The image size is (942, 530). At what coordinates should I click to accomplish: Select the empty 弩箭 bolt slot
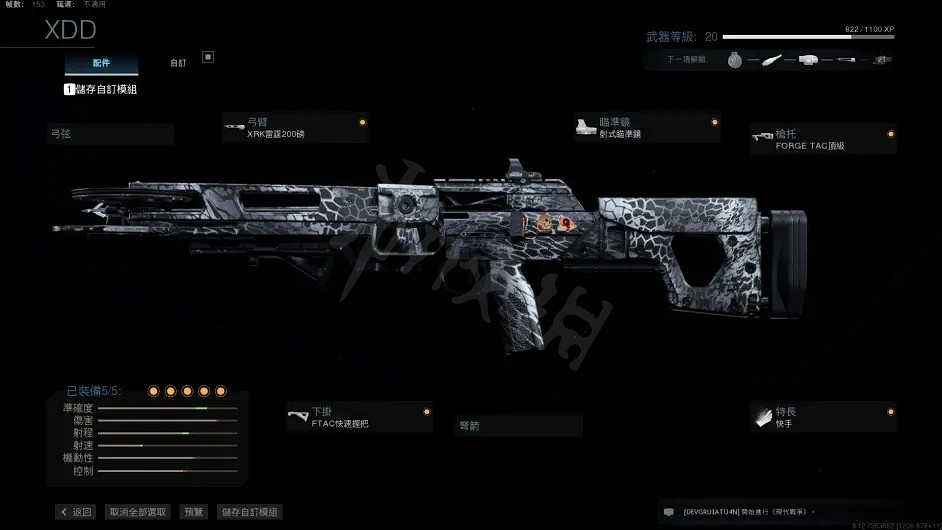tap(518, 426)
